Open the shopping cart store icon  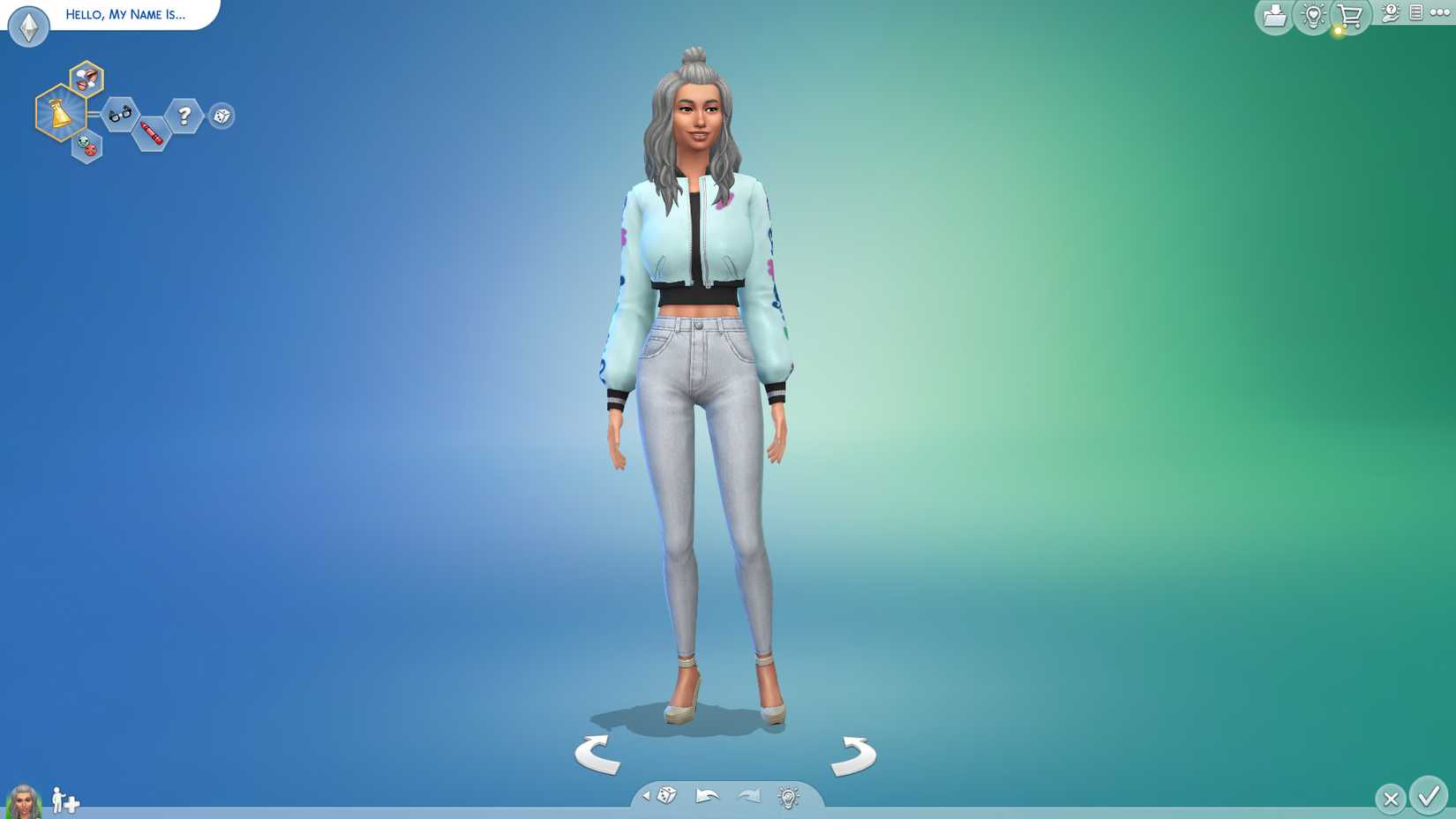1347,15
